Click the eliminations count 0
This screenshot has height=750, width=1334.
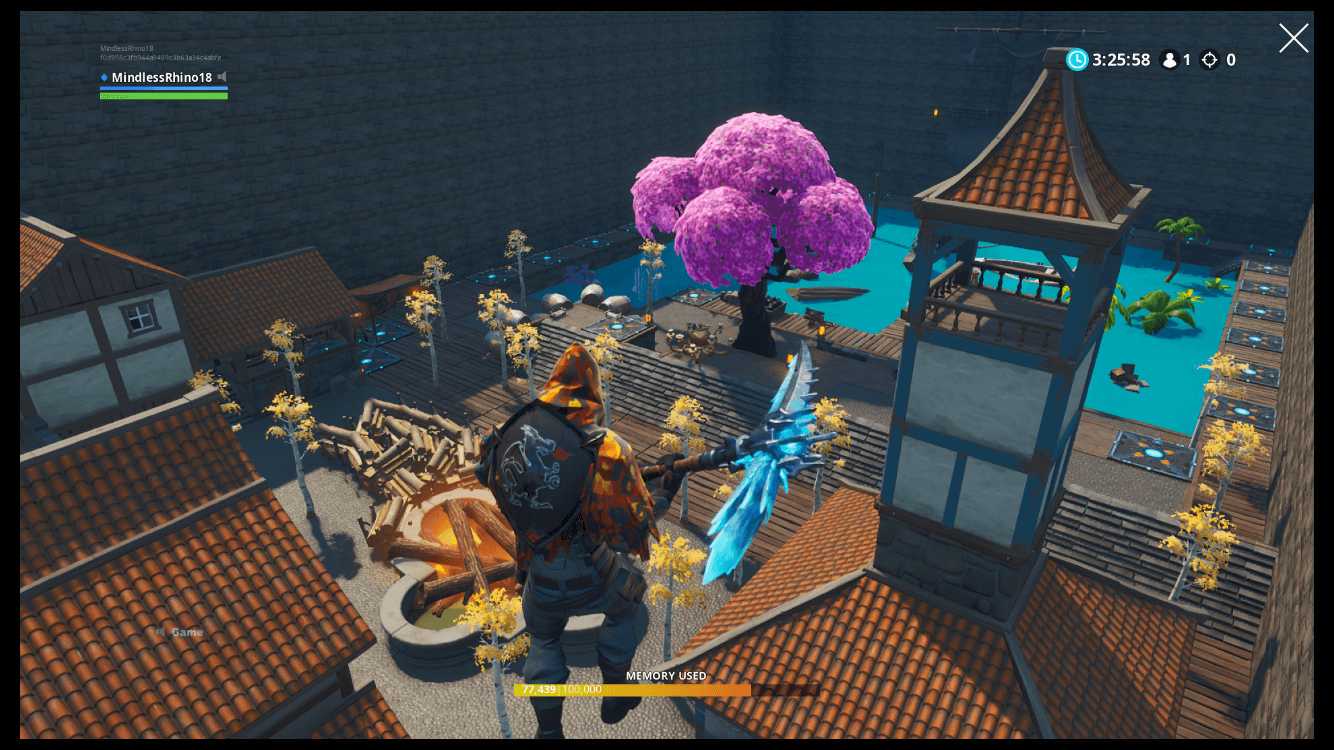point(1230,59)
